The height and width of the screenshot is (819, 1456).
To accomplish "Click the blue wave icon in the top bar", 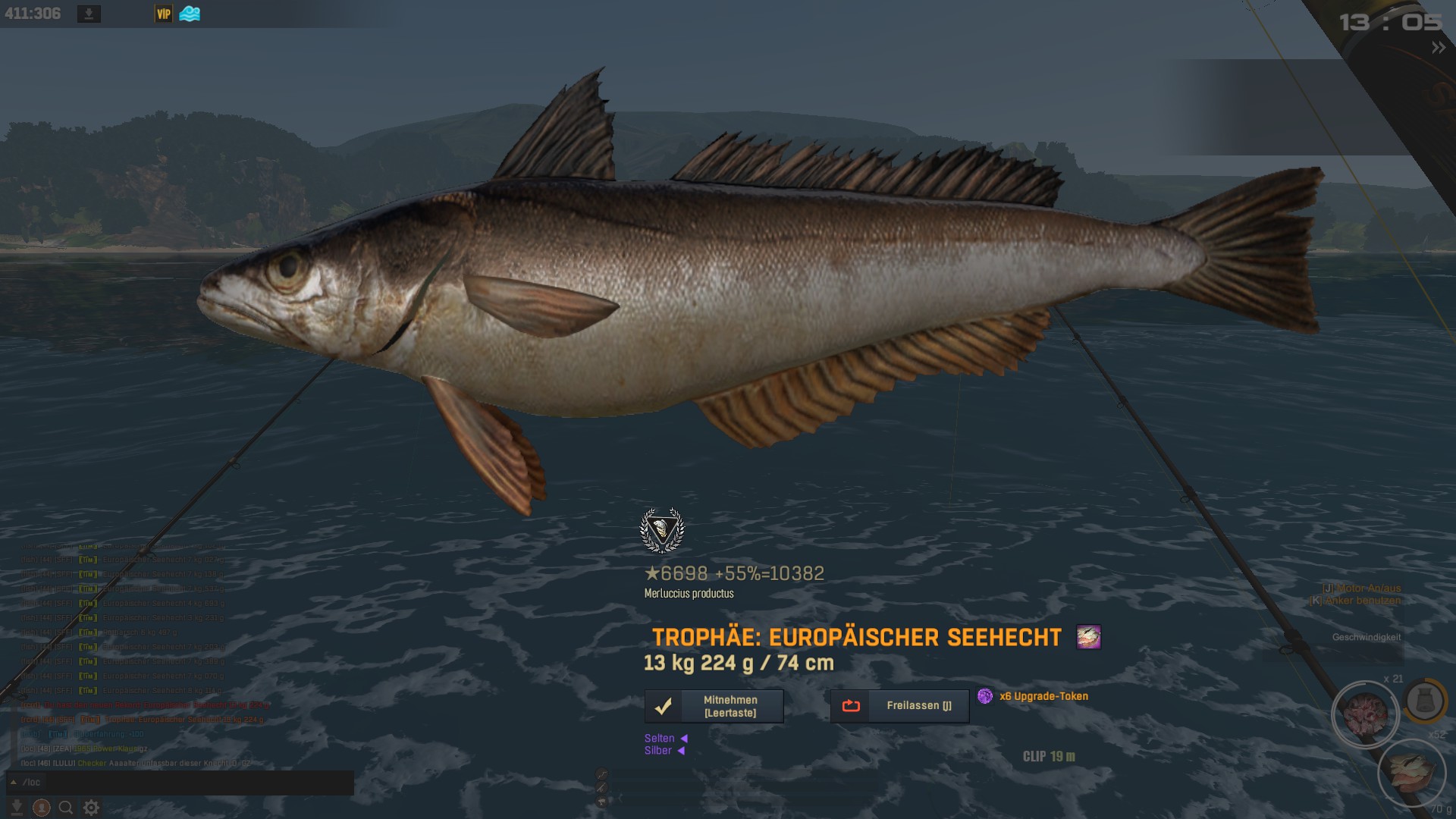I will pyautogui.click(x=190, y=14).
